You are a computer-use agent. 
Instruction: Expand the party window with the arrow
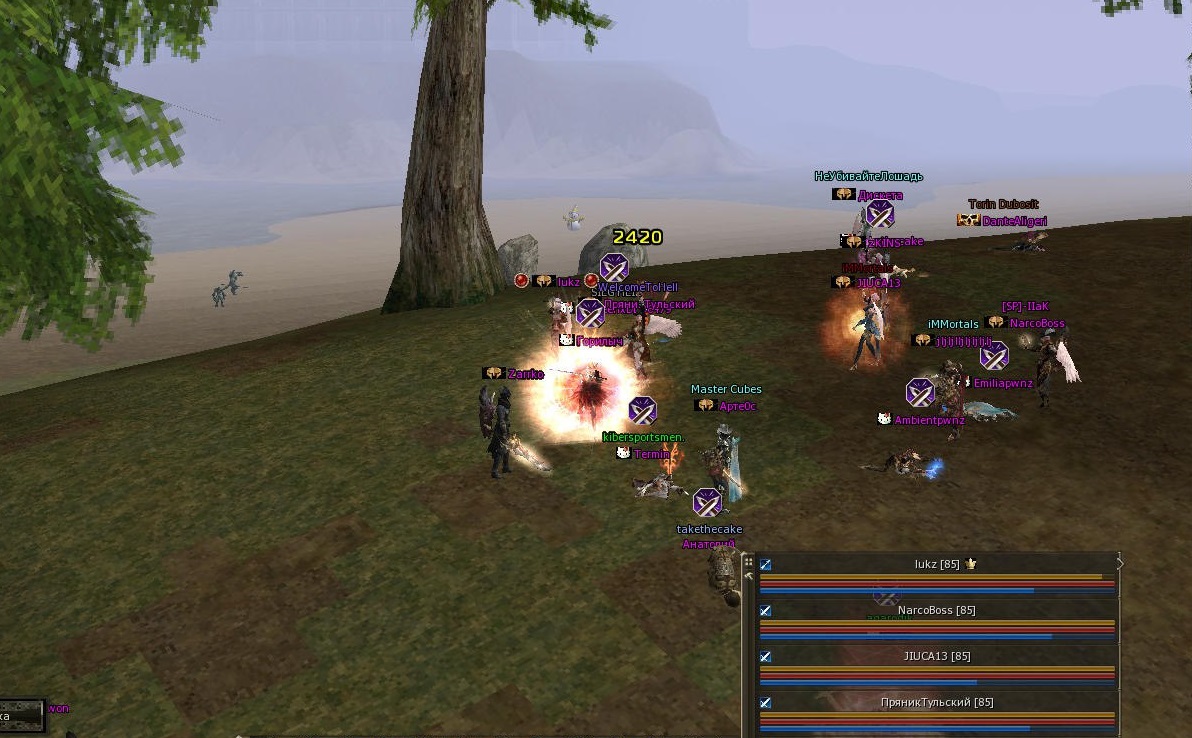point(1120,564)
